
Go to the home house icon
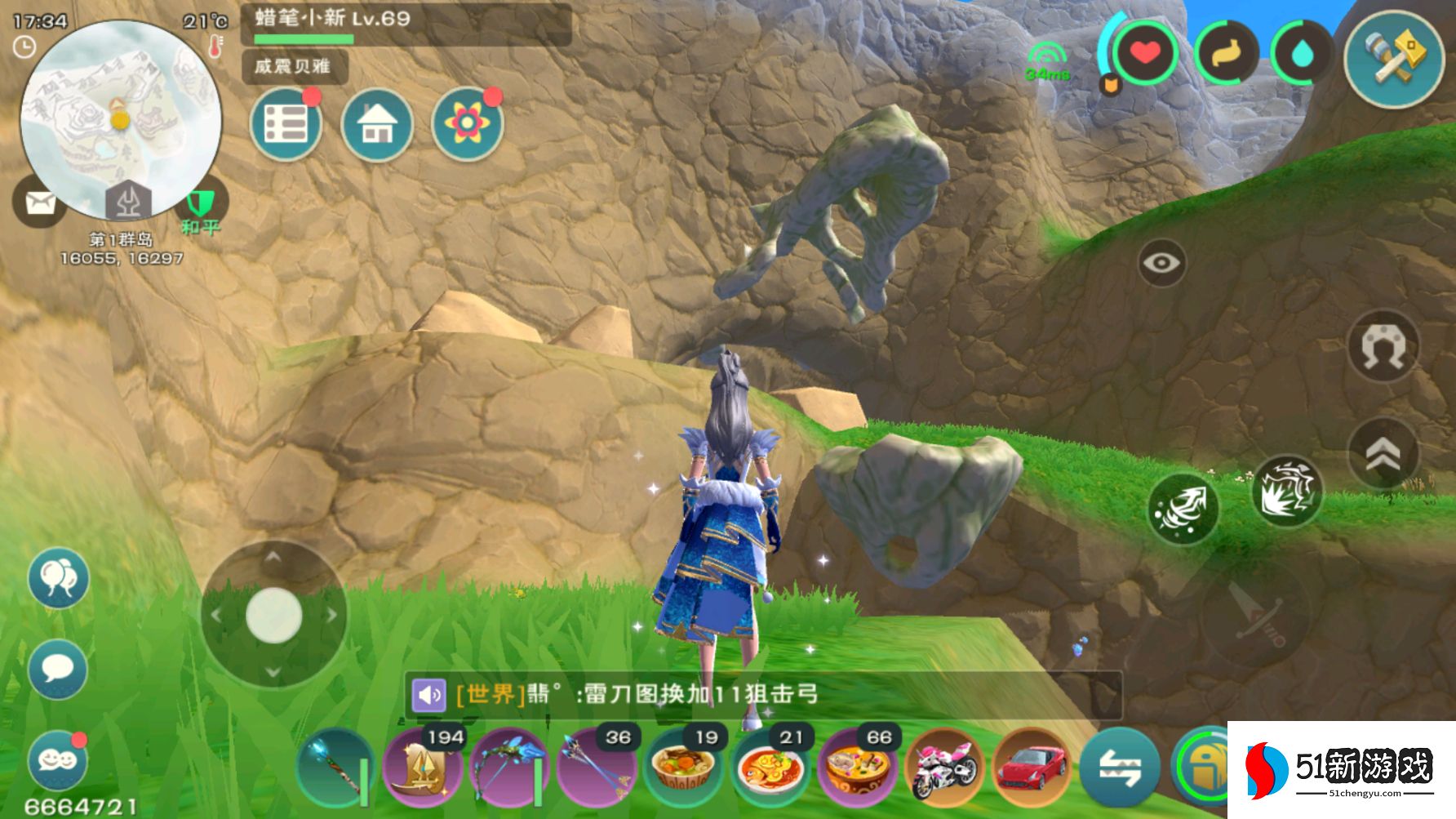(376, 124)
